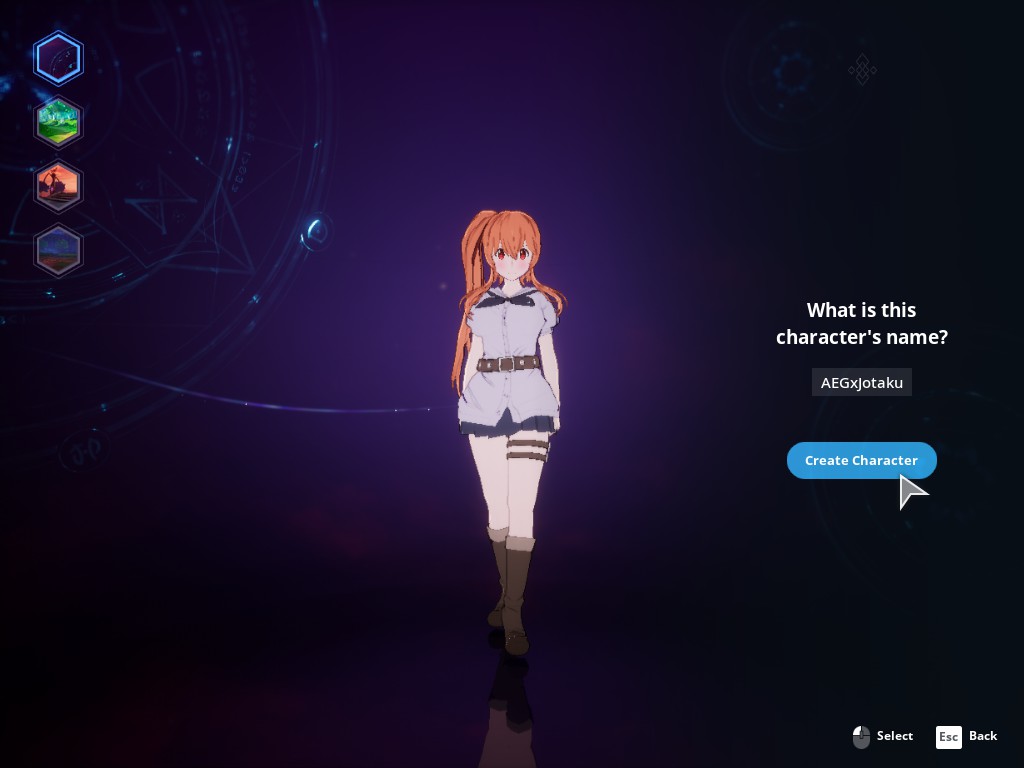Go back using the Back button
Screen dimensions: 1024x768
(967, 737)
